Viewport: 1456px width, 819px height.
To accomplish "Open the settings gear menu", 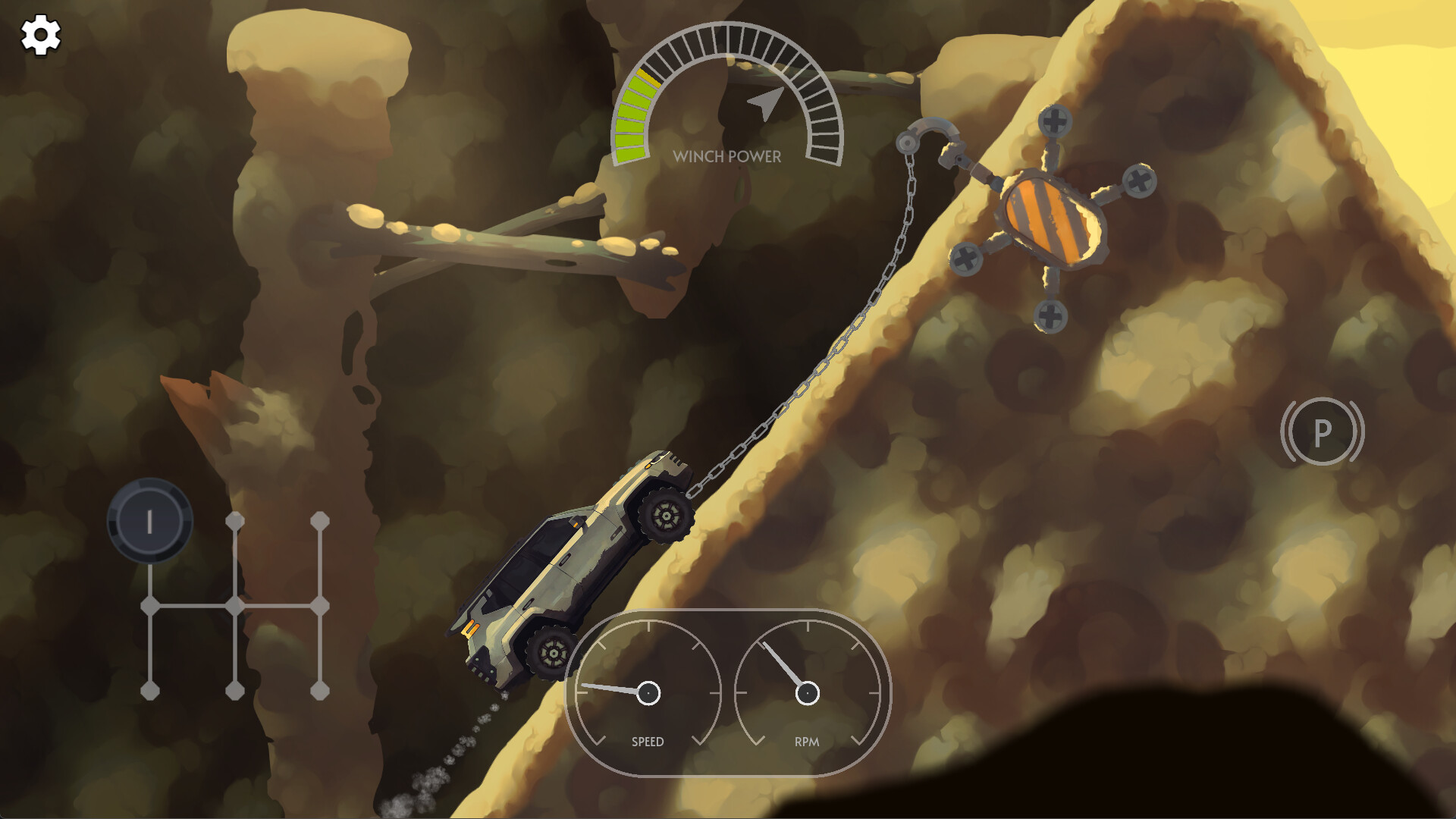I will pyautogui.click(x=39, y=34).
